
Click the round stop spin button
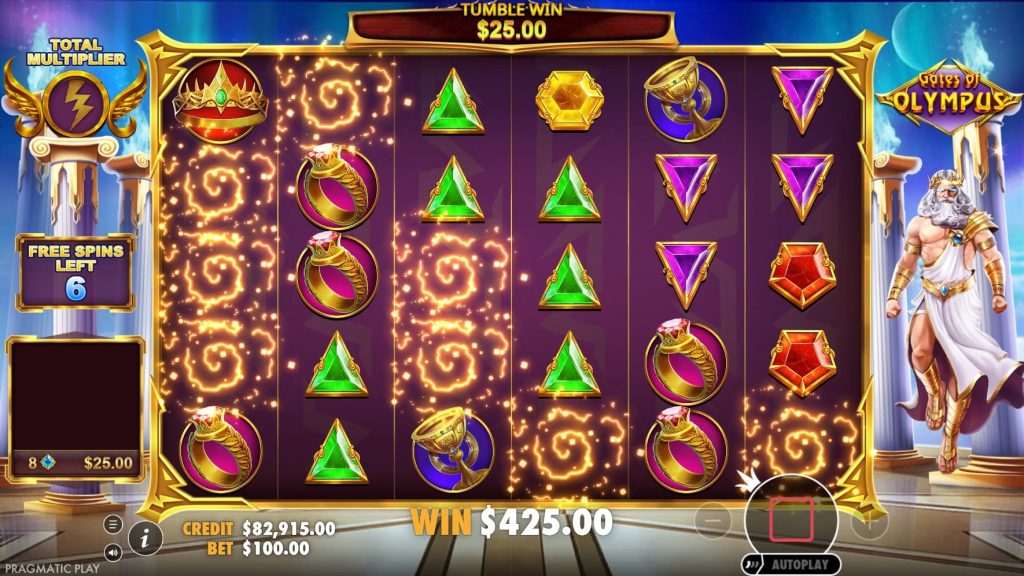pos(790,521)
